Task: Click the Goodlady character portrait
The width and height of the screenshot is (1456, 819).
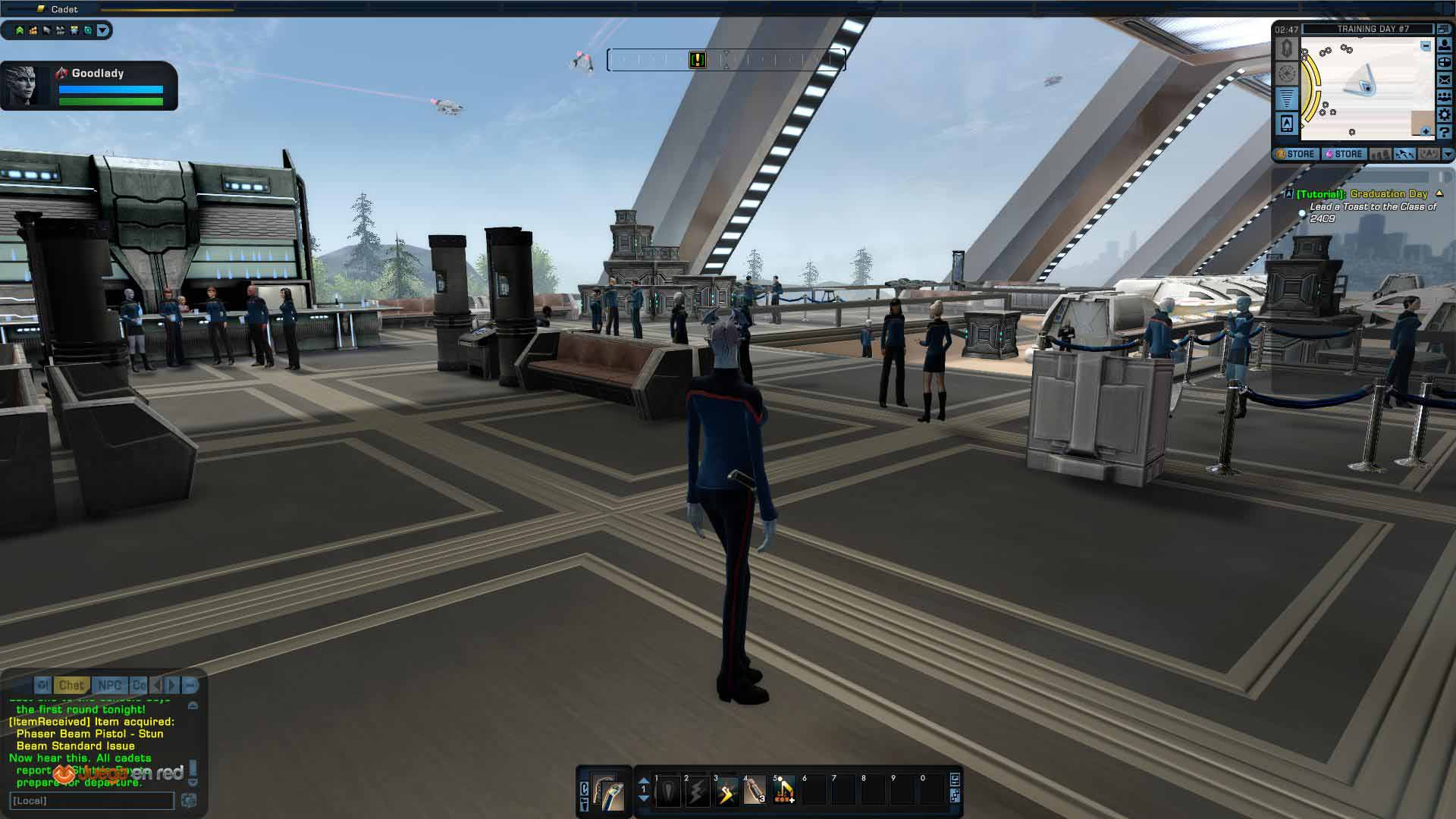Action: click(x=23, y=85)
